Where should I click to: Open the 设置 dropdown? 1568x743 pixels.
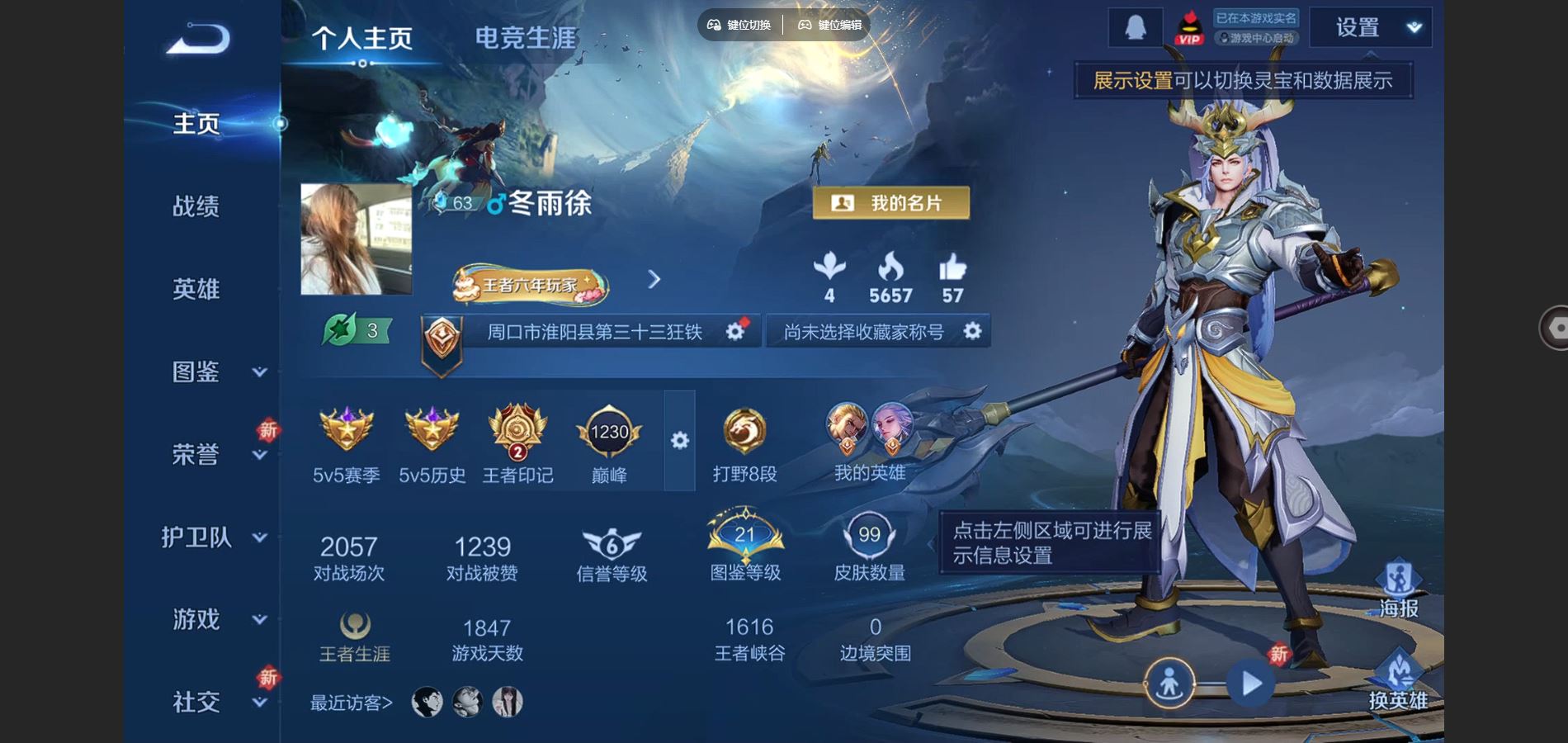pyautogui.click(x=1371, y=28)
